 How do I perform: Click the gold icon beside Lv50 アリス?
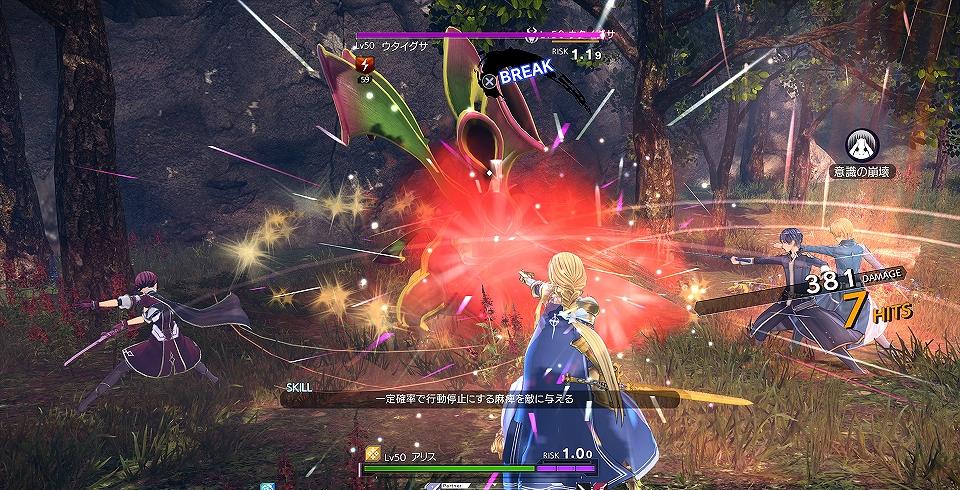coord(372,453)
